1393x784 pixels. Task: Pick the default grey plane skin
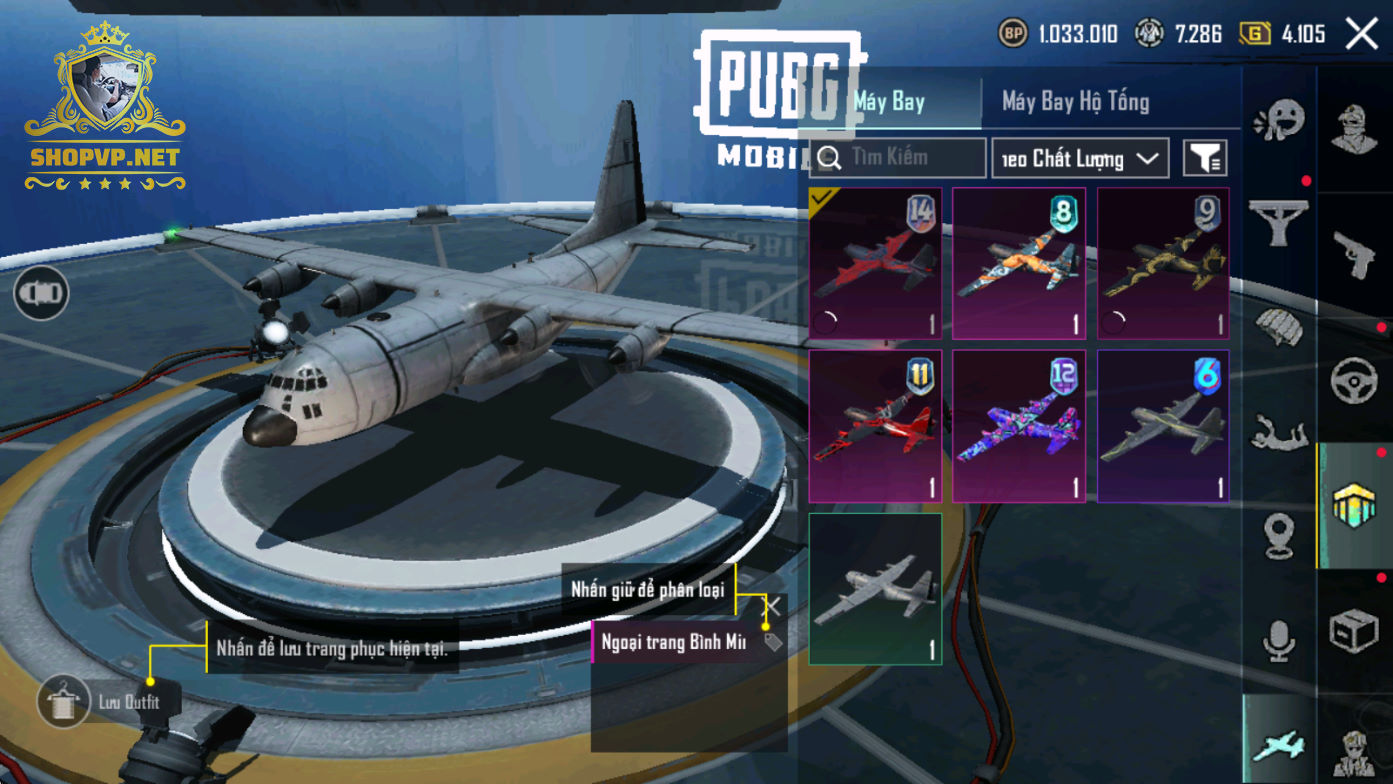coord(875,589)
